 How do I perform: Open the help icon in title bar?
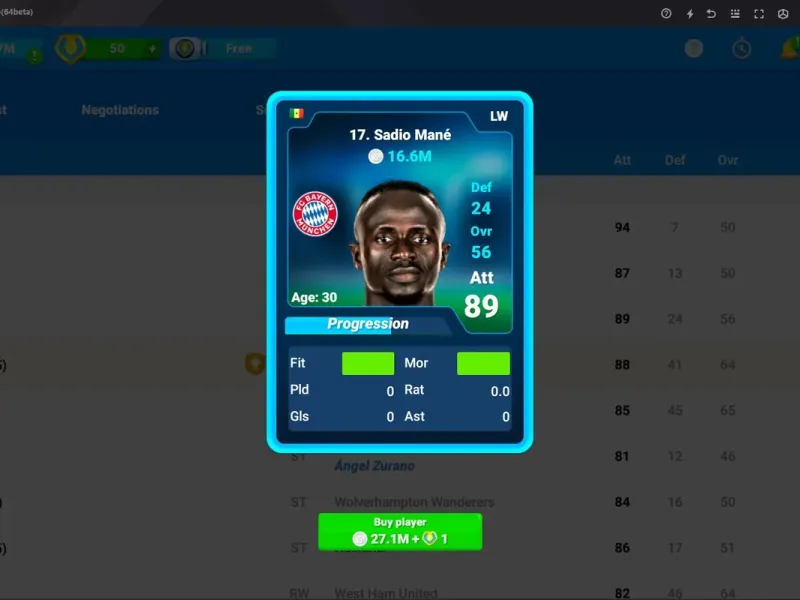[666, 14]
